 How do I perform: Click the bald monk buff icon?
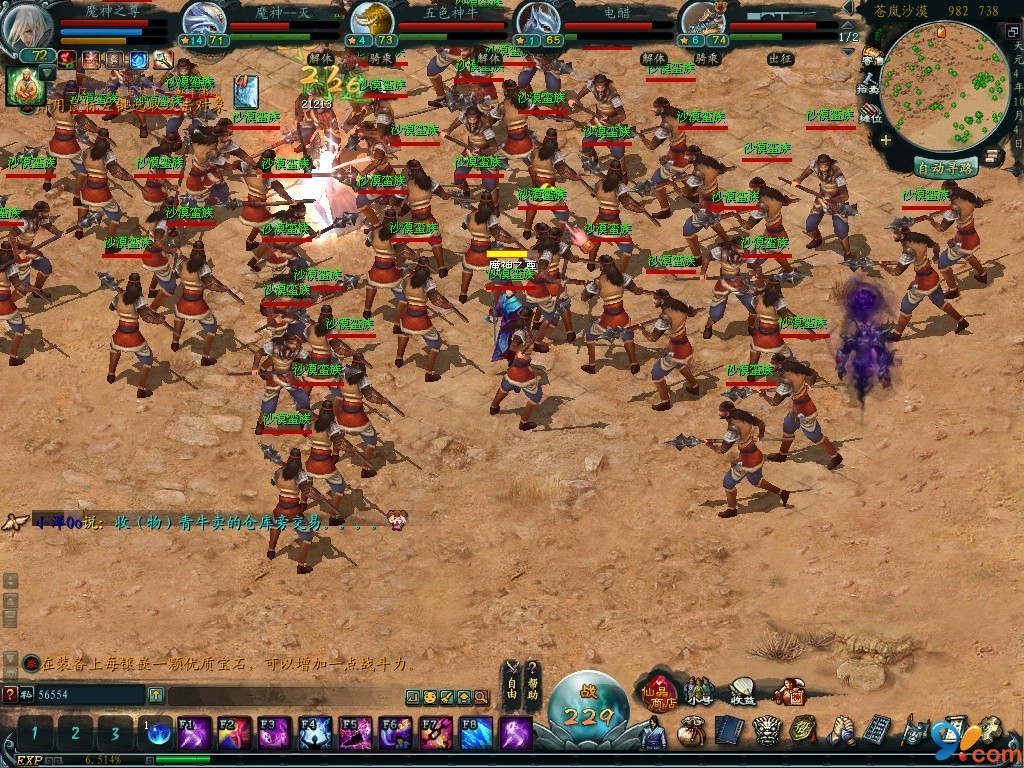click(24, 87)
